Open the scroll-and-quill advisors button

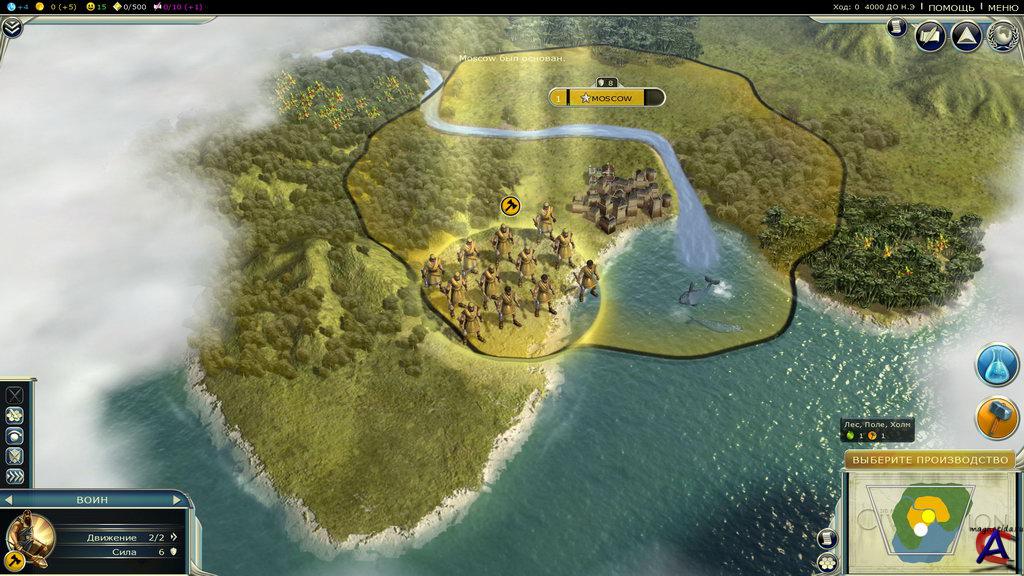tap(930, 37)
